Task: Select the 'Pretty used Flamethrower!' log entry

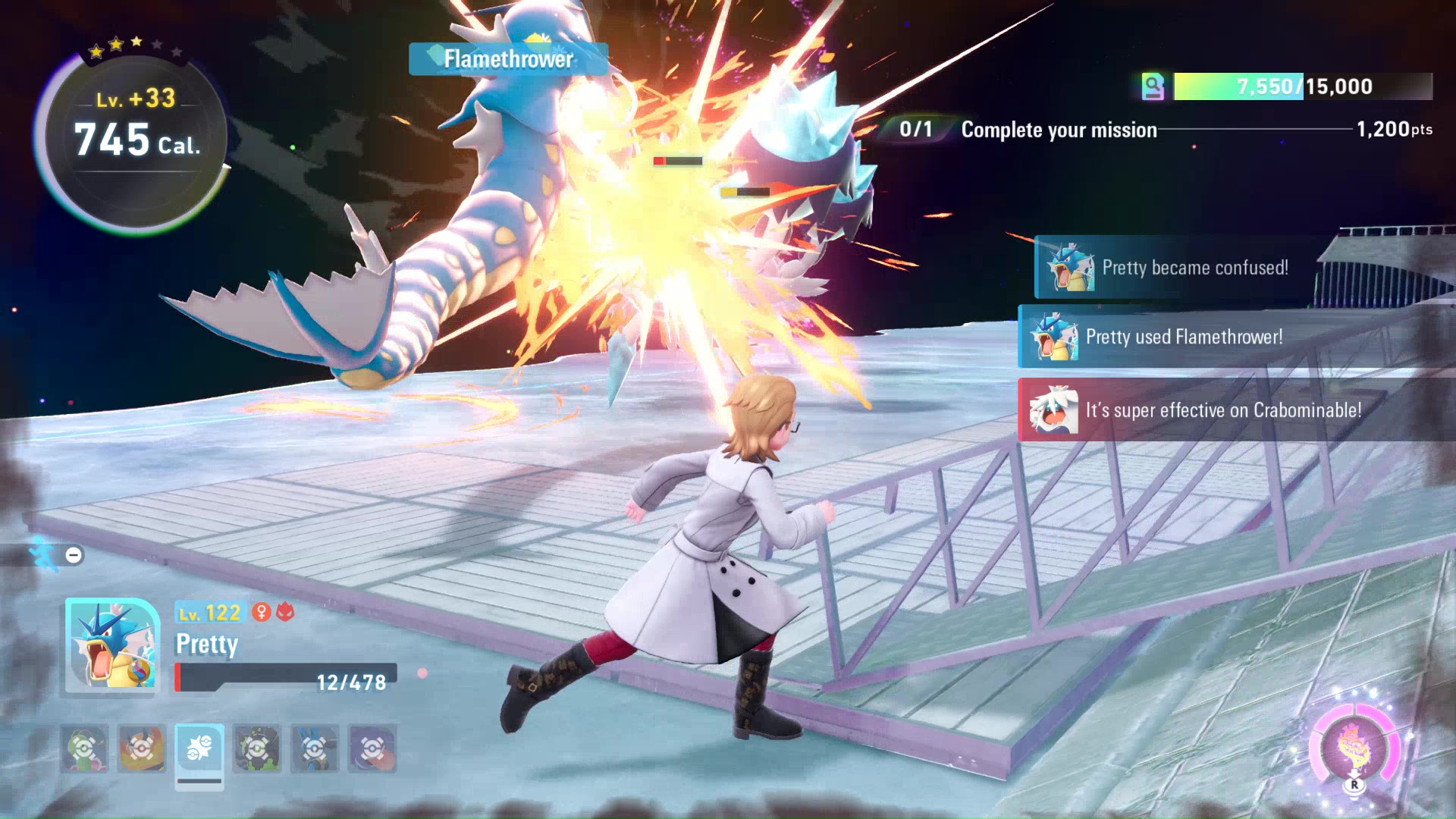Action: tap(1184, 337)
